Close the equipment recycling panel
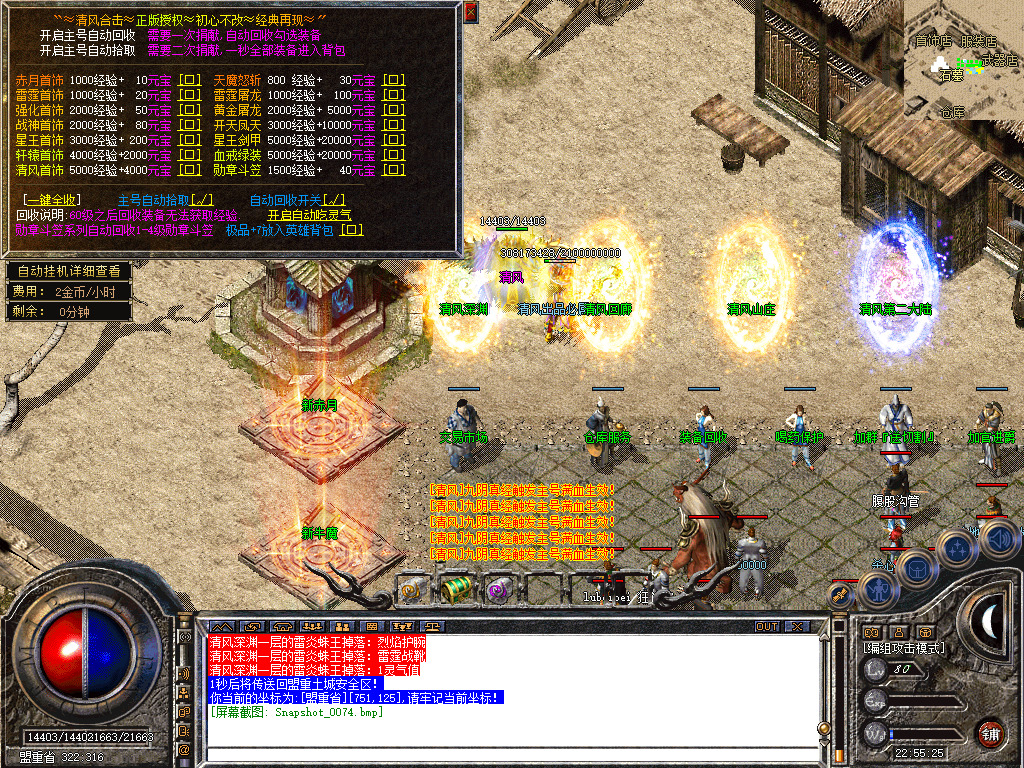1024x768 pixels. coord(471,12)
